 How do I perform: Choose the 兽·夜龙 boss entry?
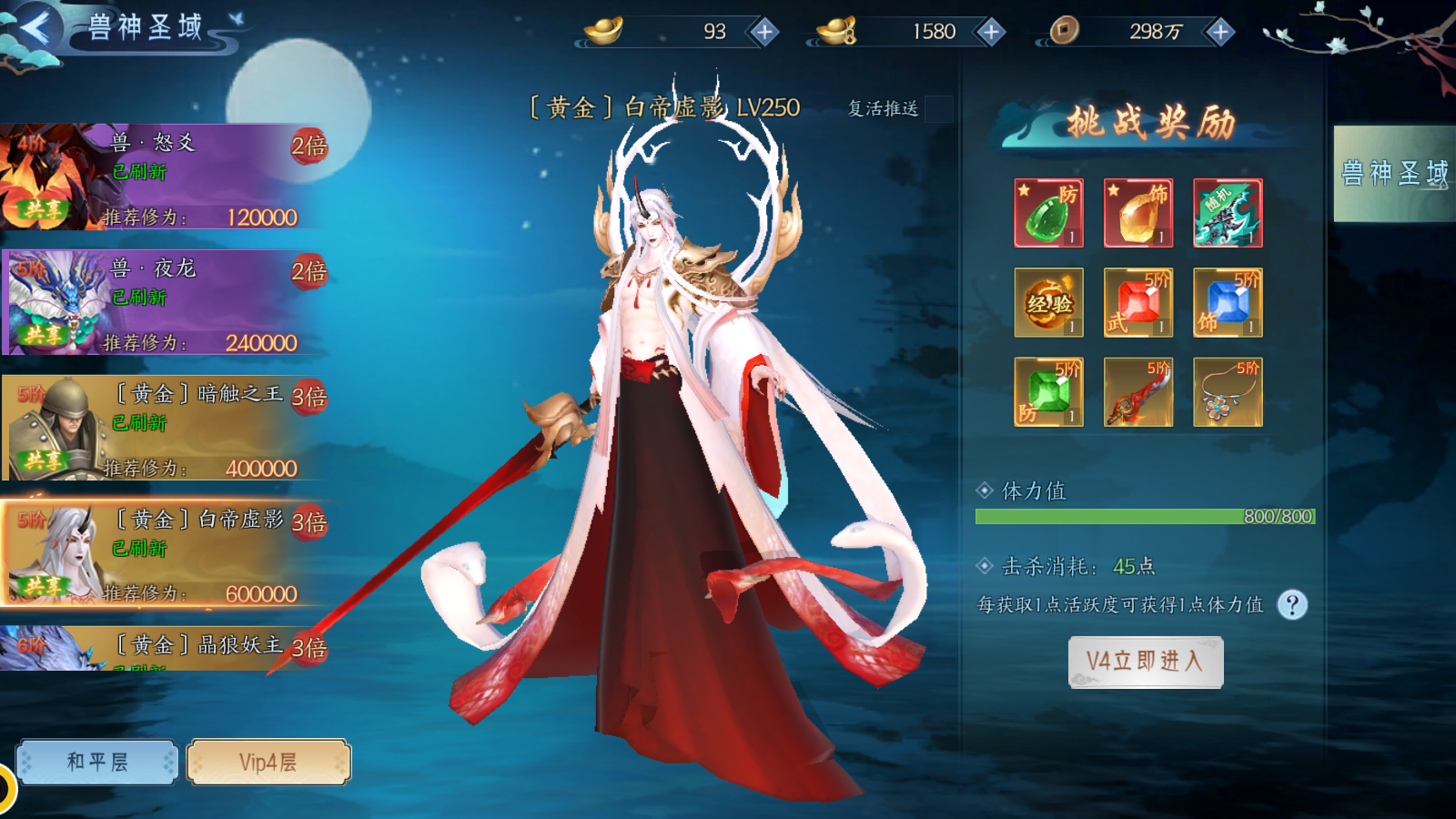(164, 303)
